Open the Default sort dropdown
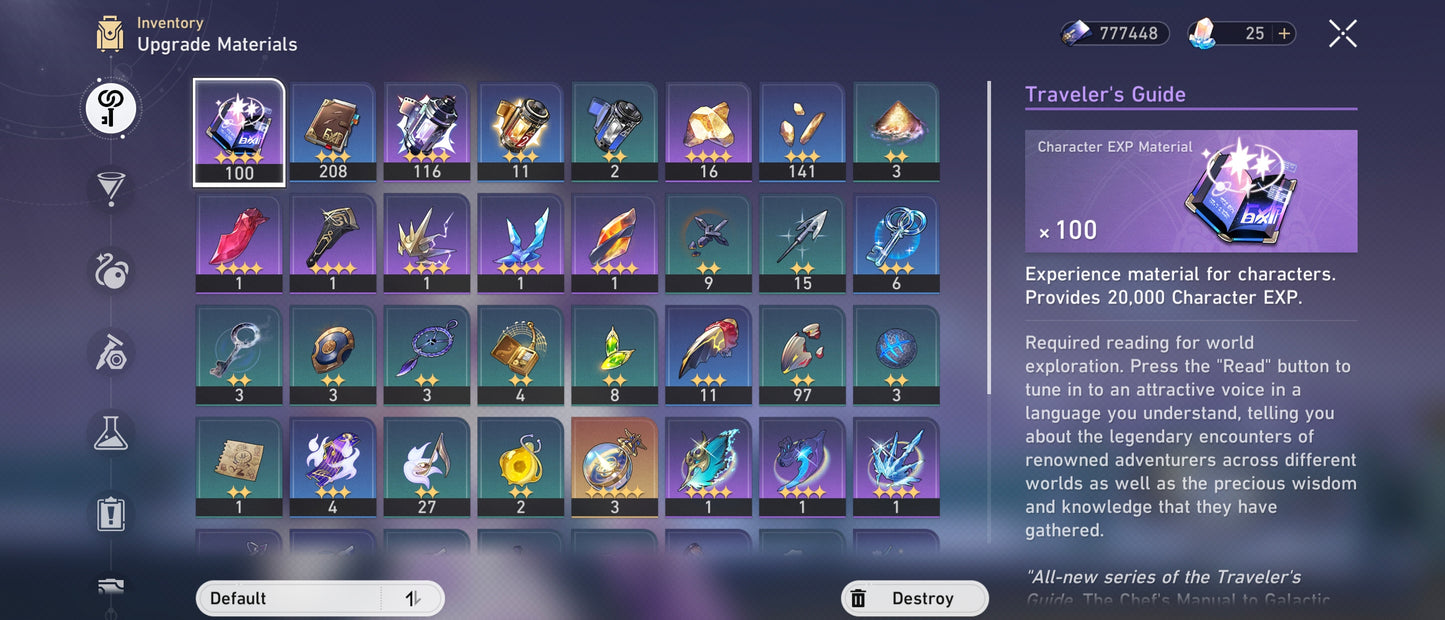1445x620 pixels. (x=290, y=598)
